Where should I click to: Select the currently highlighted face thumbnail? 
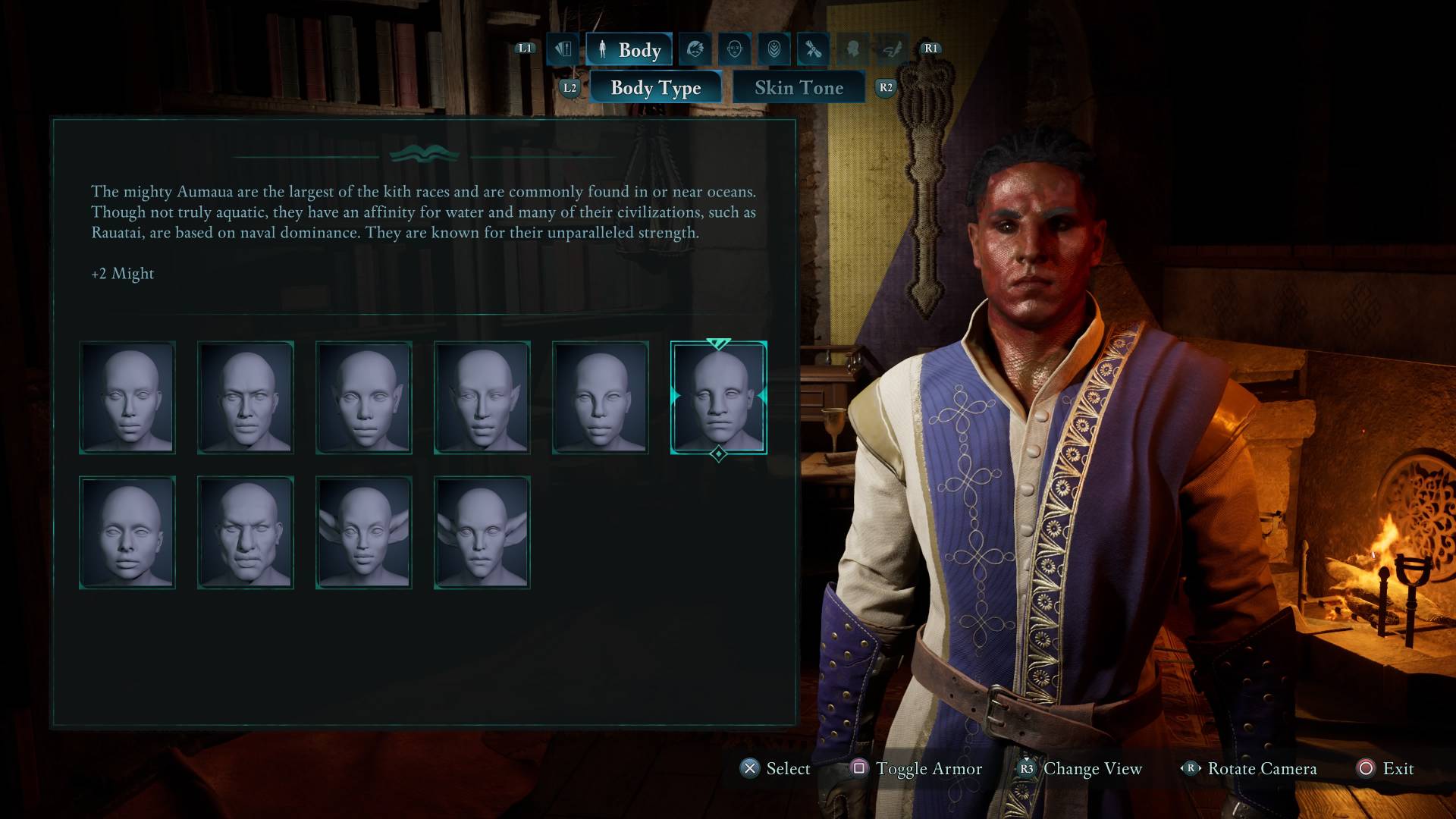(x=717, y=397)
